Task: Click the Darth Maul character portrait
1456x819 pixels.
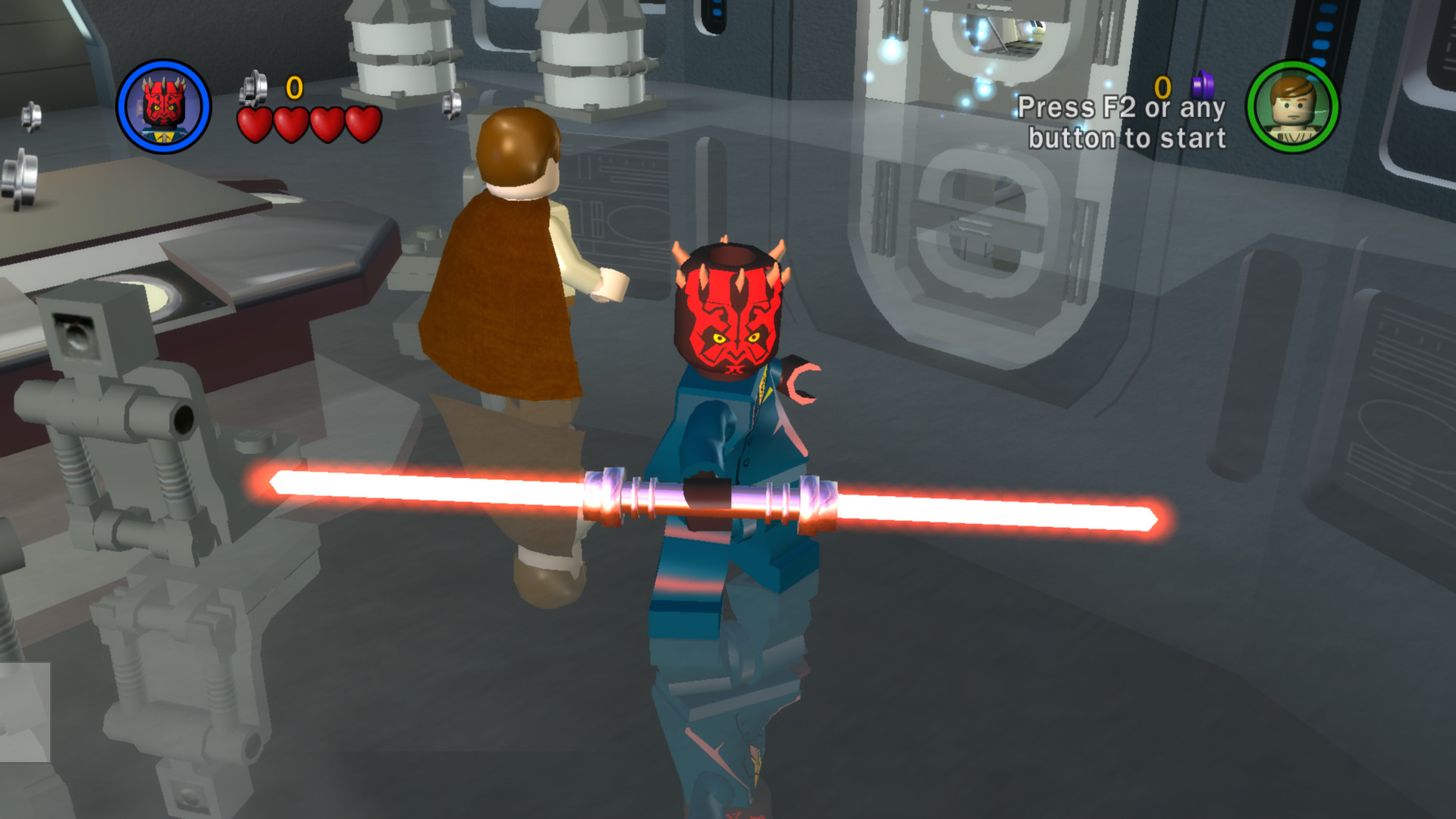Action: point(165,106)
